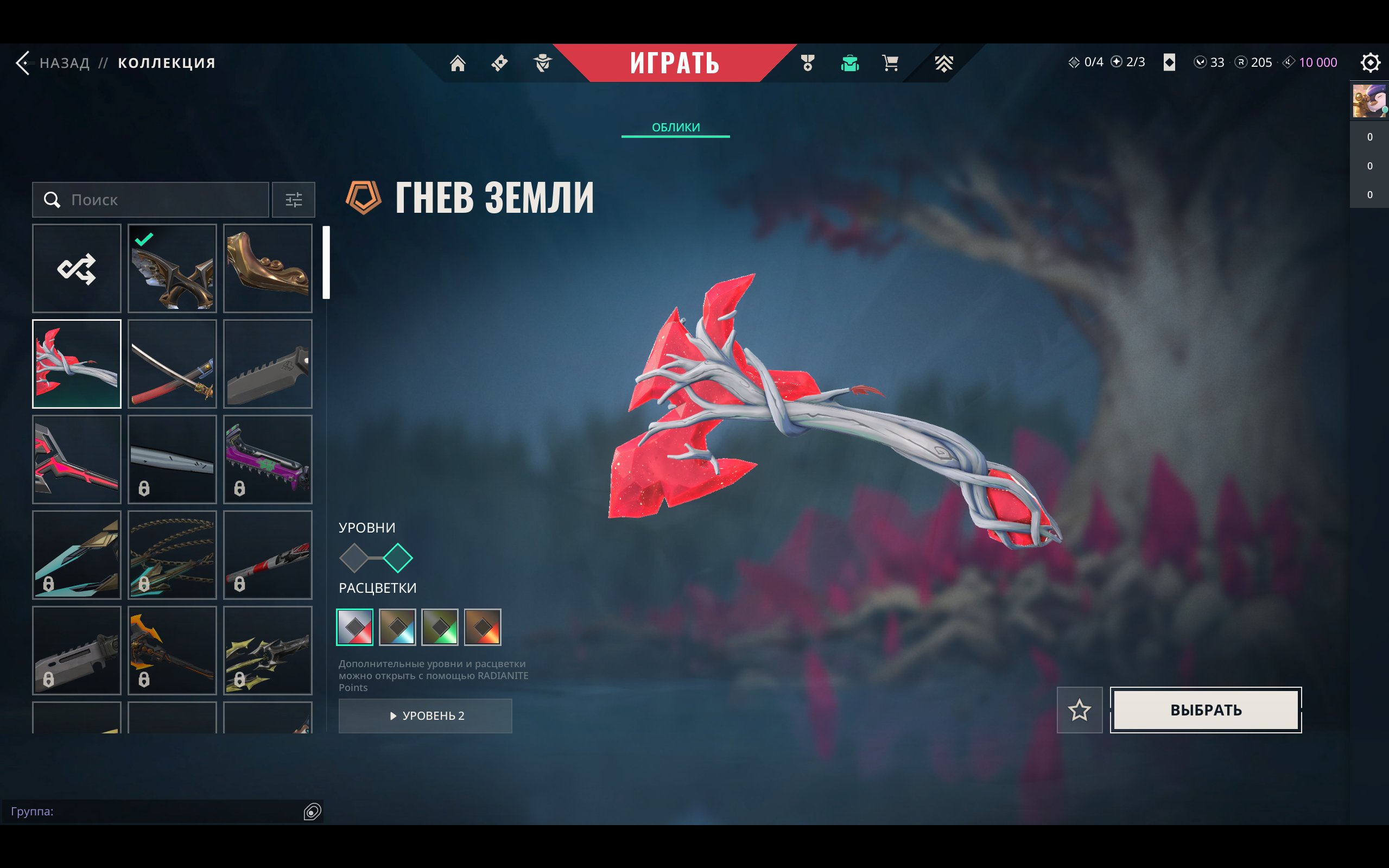
Task: Open the skin filter options
Action: pyautogui.click(x=293, y=200)
